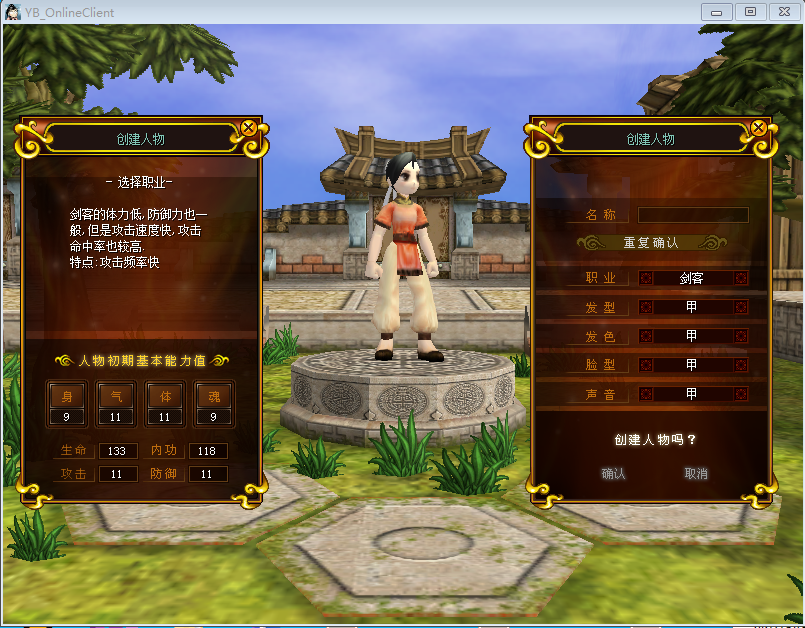This screenshot has height=628, width=805.
Task: Change to previous voice on 声音 row
Action: pos(646,395)
